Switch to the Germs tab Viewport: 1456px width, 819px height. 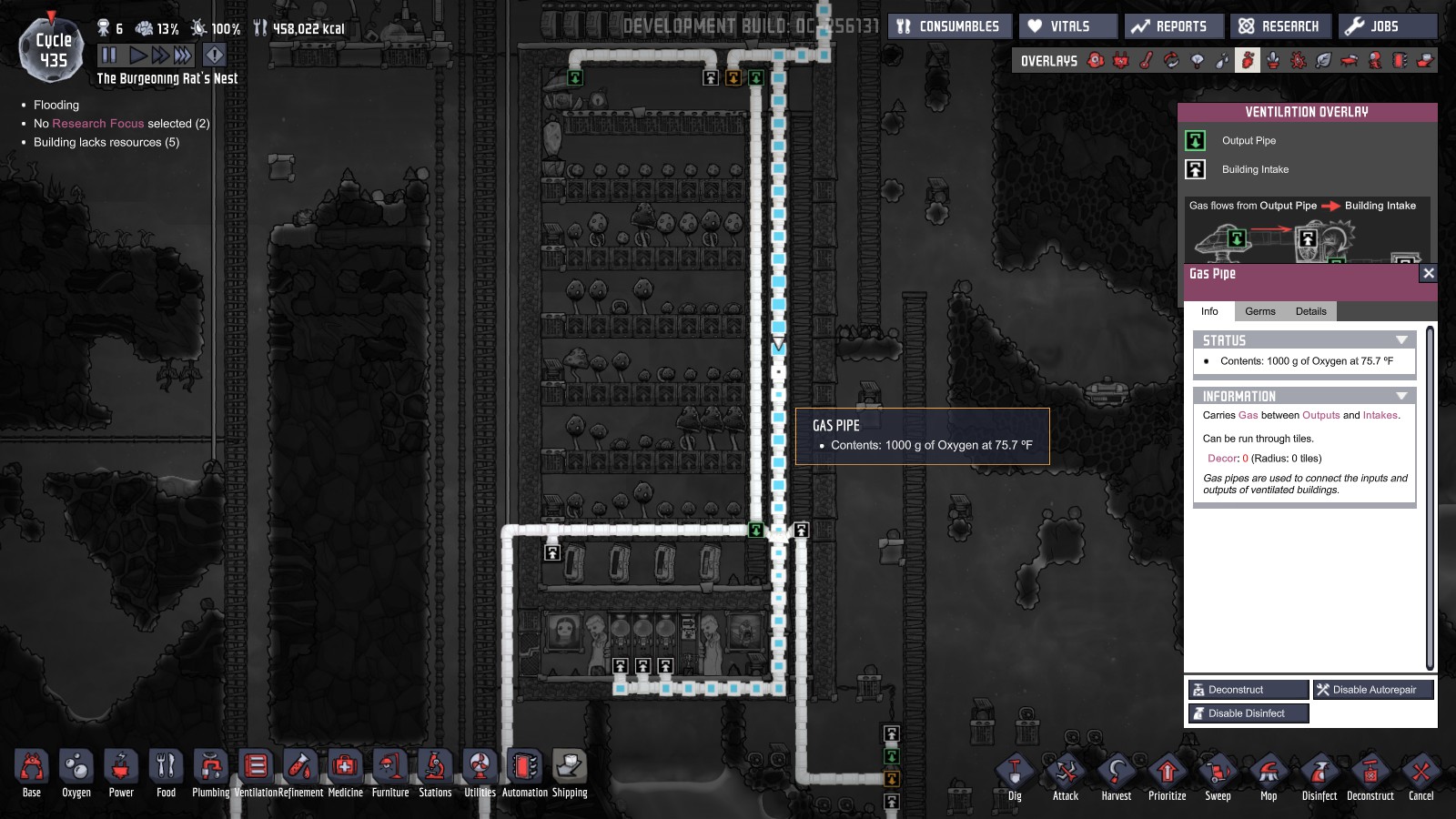pos(1260,311)
